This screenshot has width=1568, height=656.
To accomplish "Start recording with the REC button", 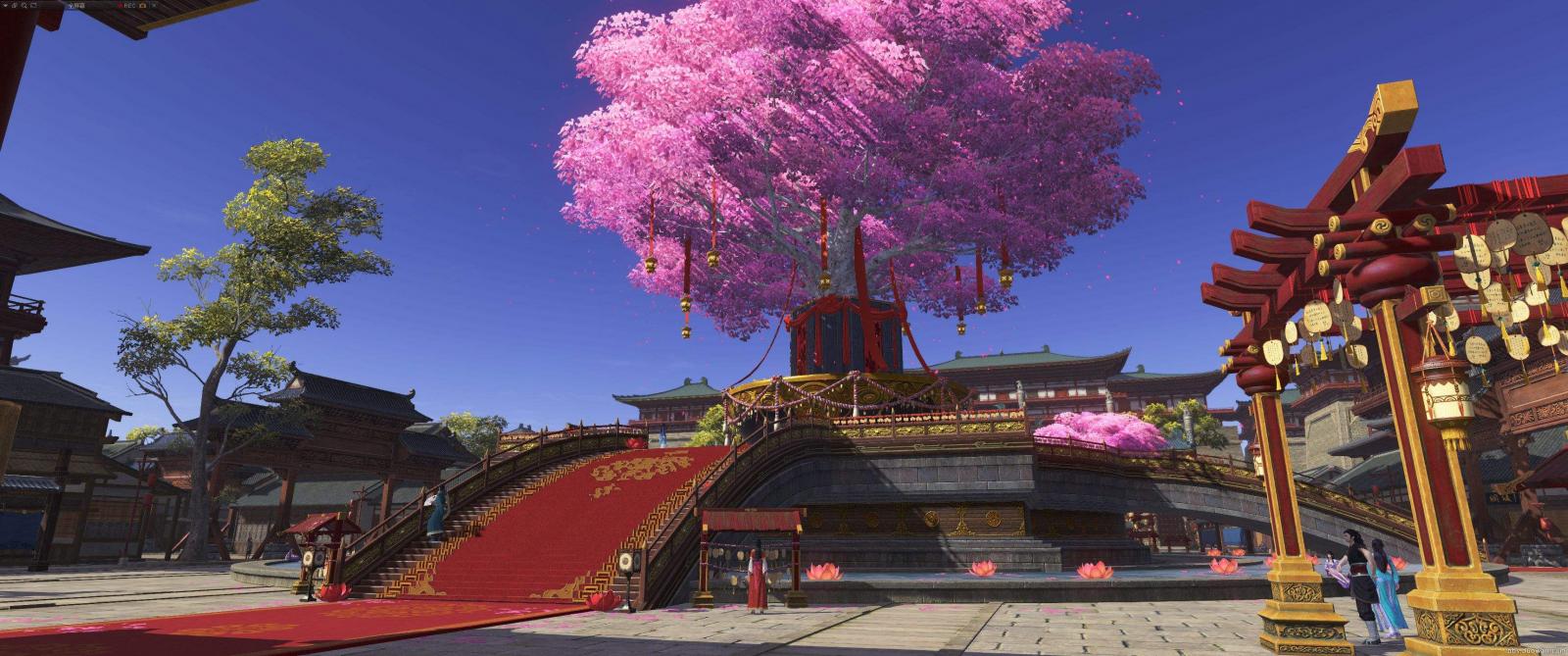I will [x=127, y=5].
